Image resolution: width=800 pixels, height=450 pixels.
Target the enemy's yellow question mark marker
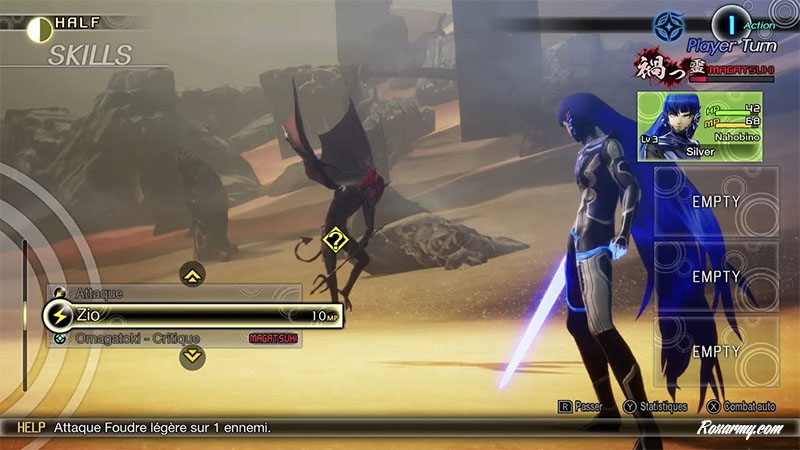(335, 240)
